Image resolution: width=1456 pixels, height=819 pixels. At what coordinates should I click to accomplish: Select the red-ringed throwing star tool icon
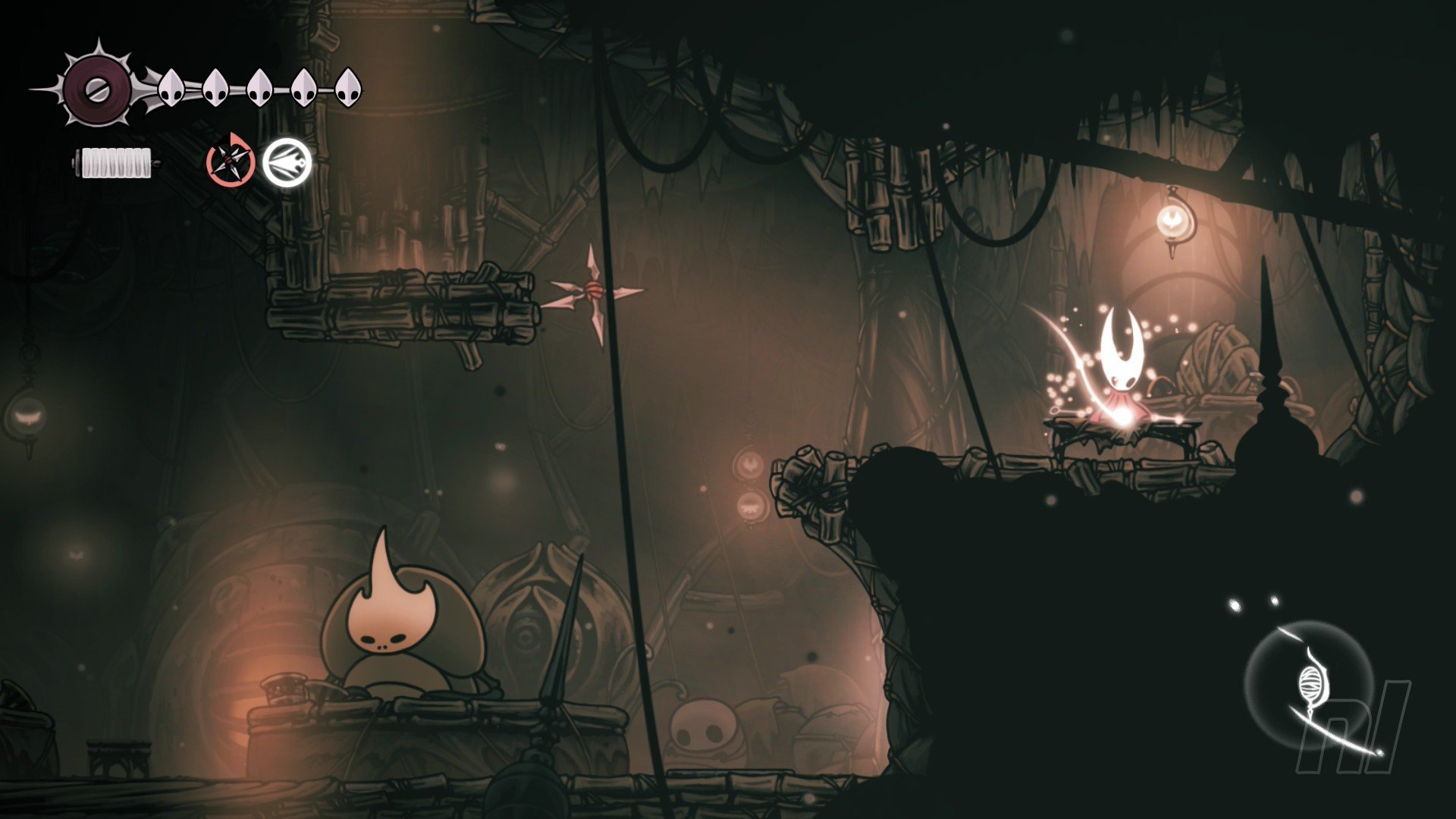[231, 160]
